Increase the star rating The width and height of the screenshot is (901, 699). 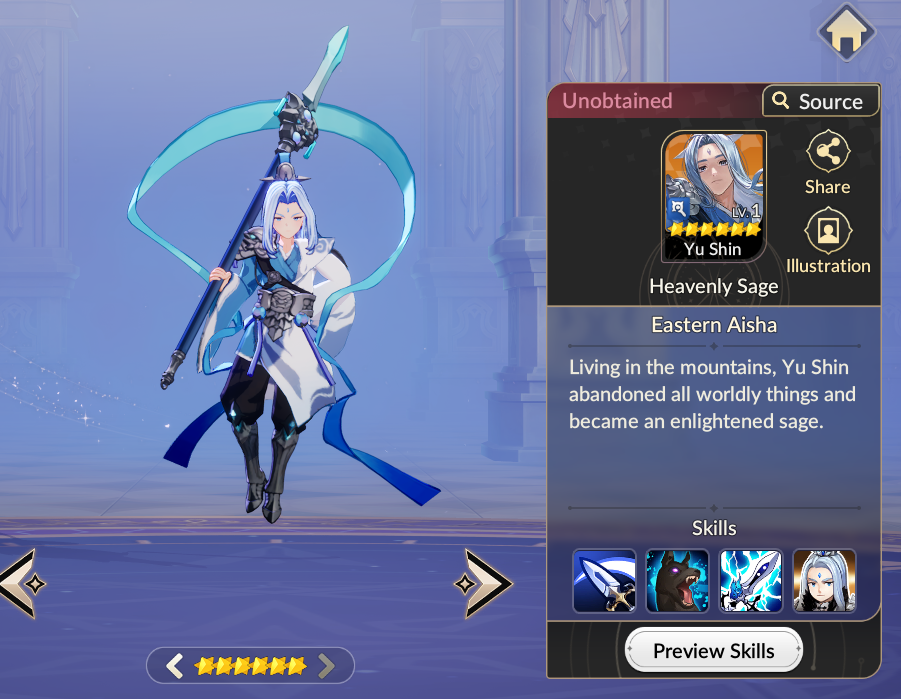pyautogui.click(x=325, y=665)
